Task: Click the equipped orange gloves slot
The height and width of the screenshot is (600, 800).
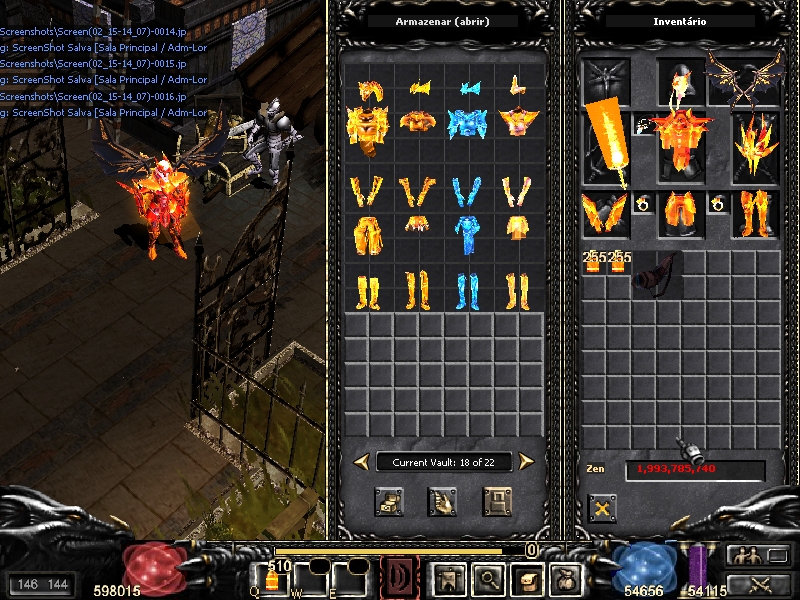Action: tap(605, 213)
